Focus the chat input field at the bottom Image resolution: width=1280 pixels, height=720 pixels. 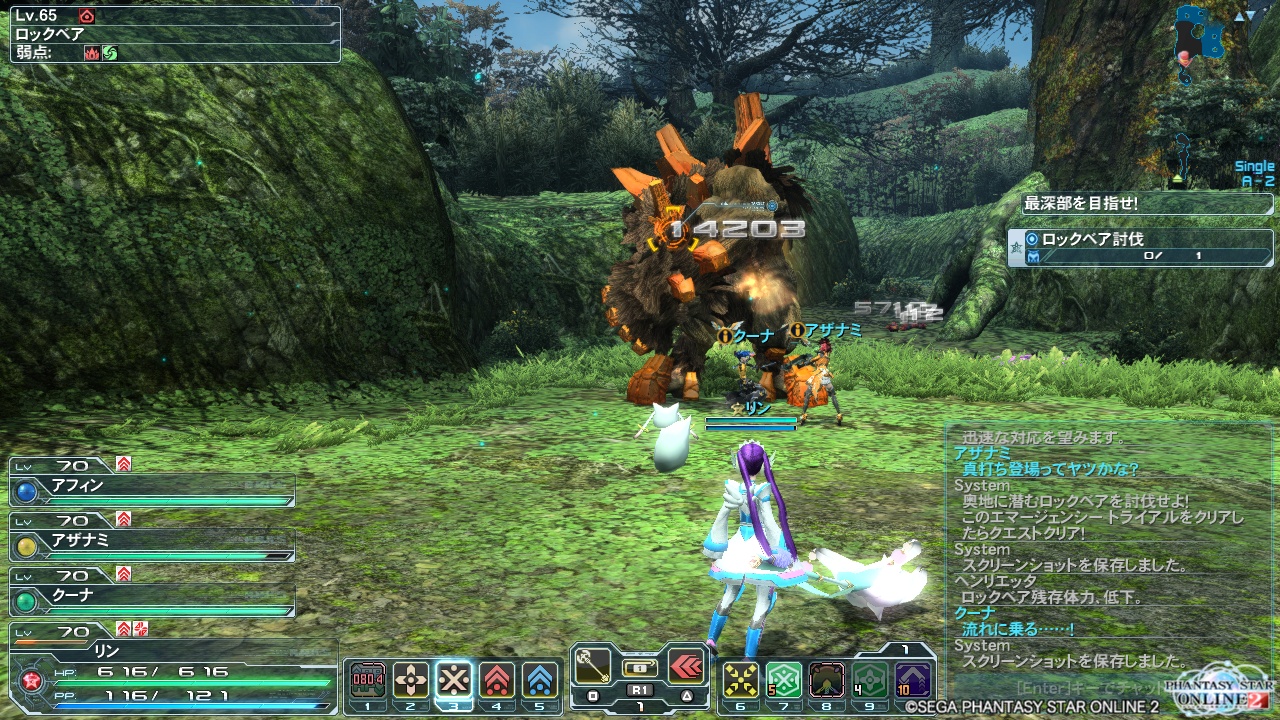[x=1090, y=689]
